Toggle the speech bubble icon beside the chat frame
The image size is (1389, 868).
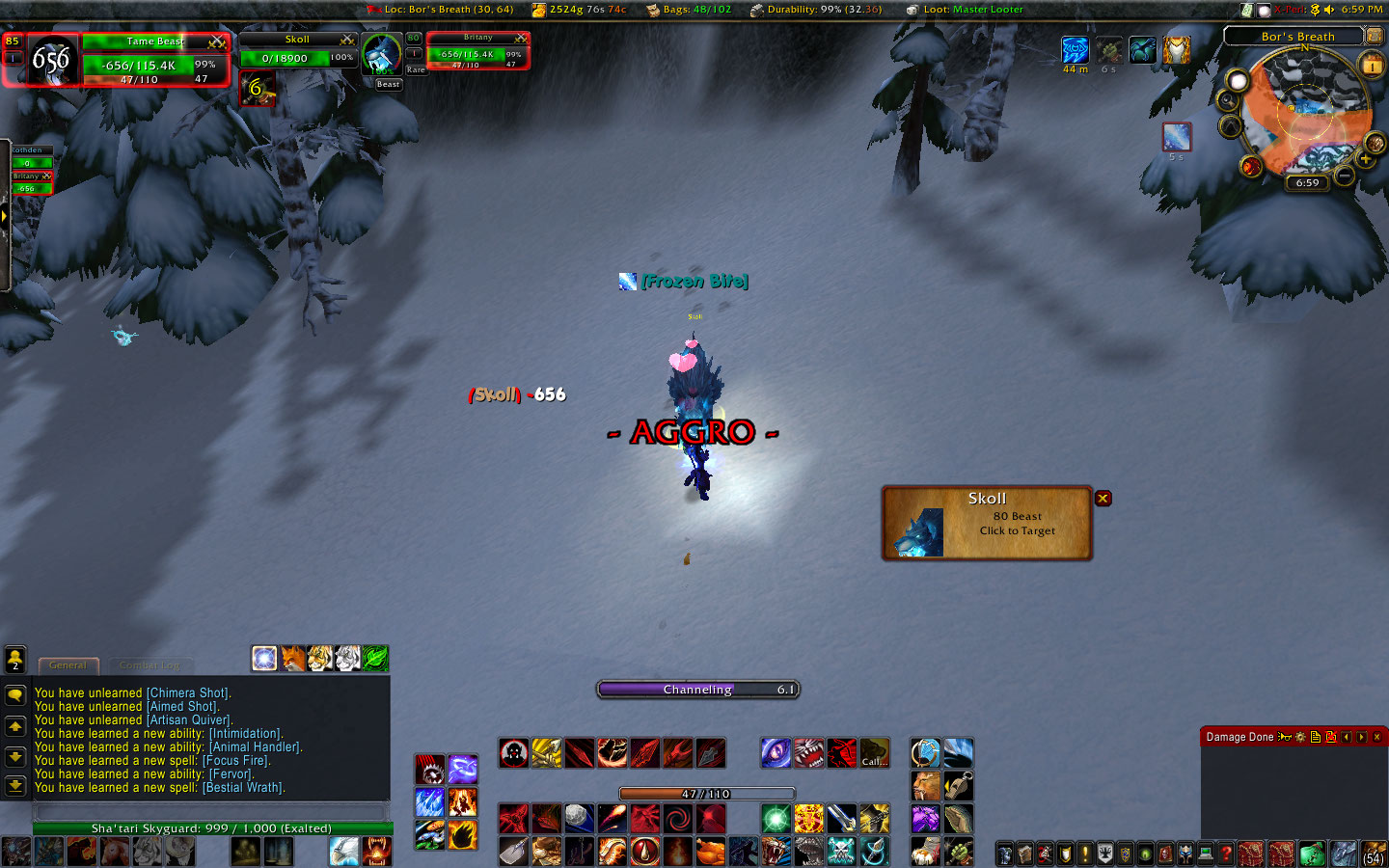point(15,695)
